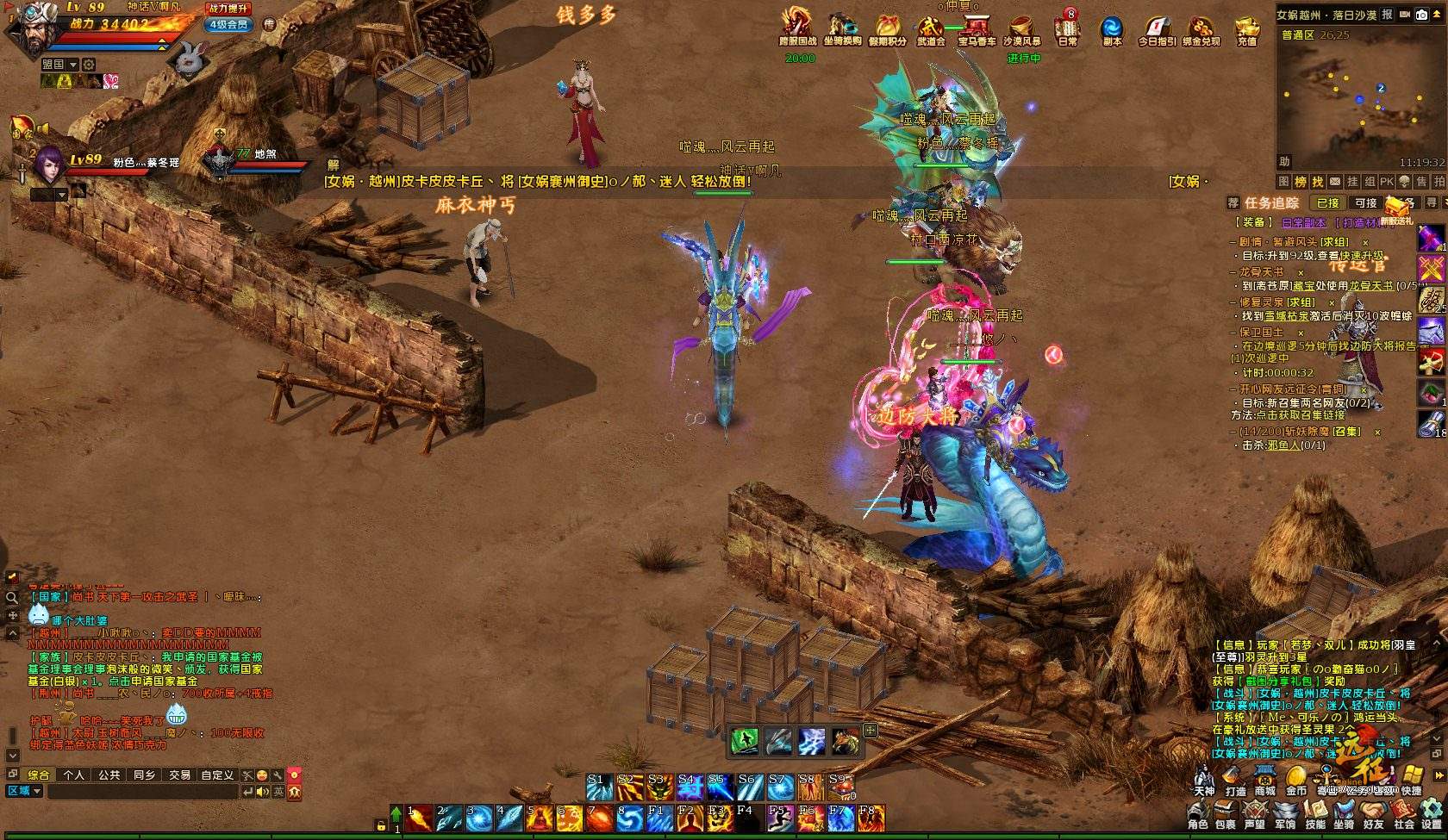
Task: Activate the fireball skill in slot 1
Action: pos(419,818)
